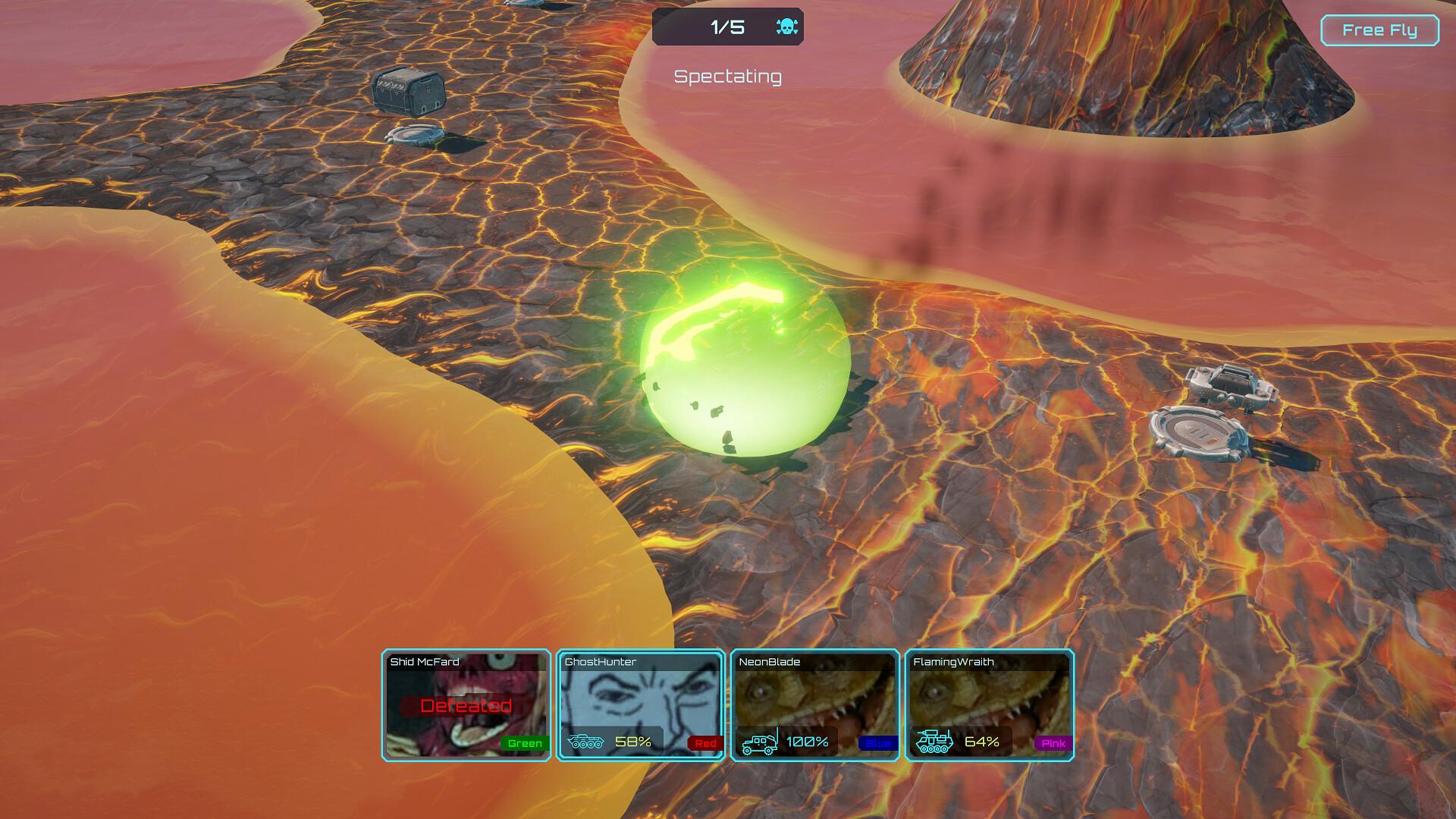
Task: Select GhostHunter's tank vehicle icon
Action: point(588,742)
